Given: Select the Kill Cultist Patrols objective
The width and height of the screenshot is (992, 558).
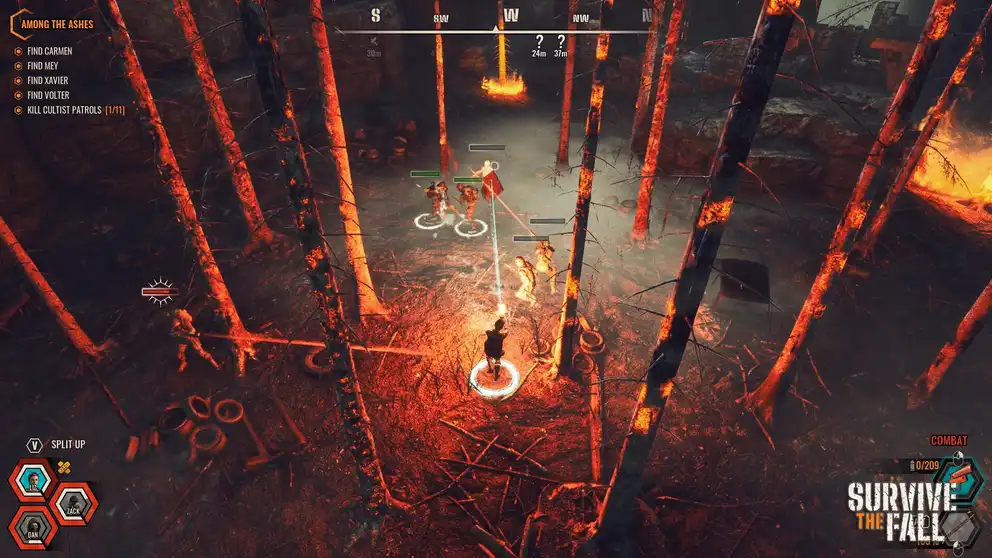Looking at the screenshot, I should coord(64,110).
